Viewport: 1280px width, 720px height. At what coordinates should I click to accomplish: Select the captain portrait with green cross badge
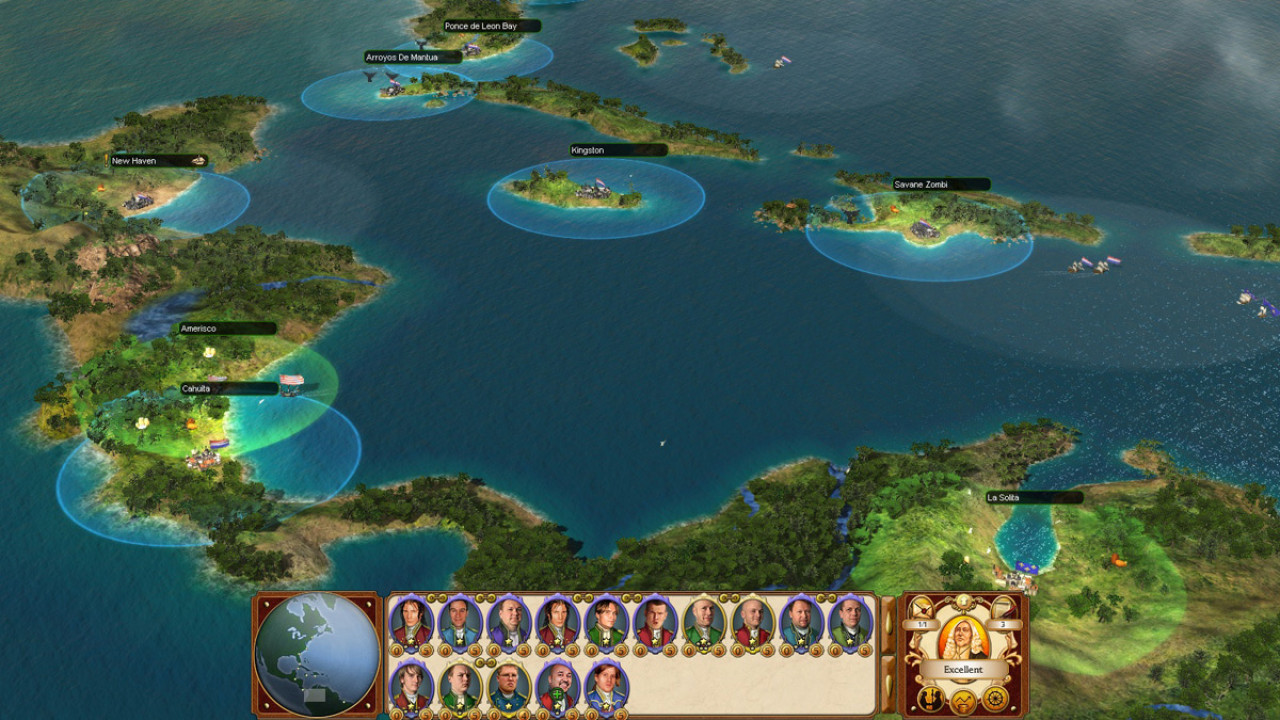coord(556,685)
